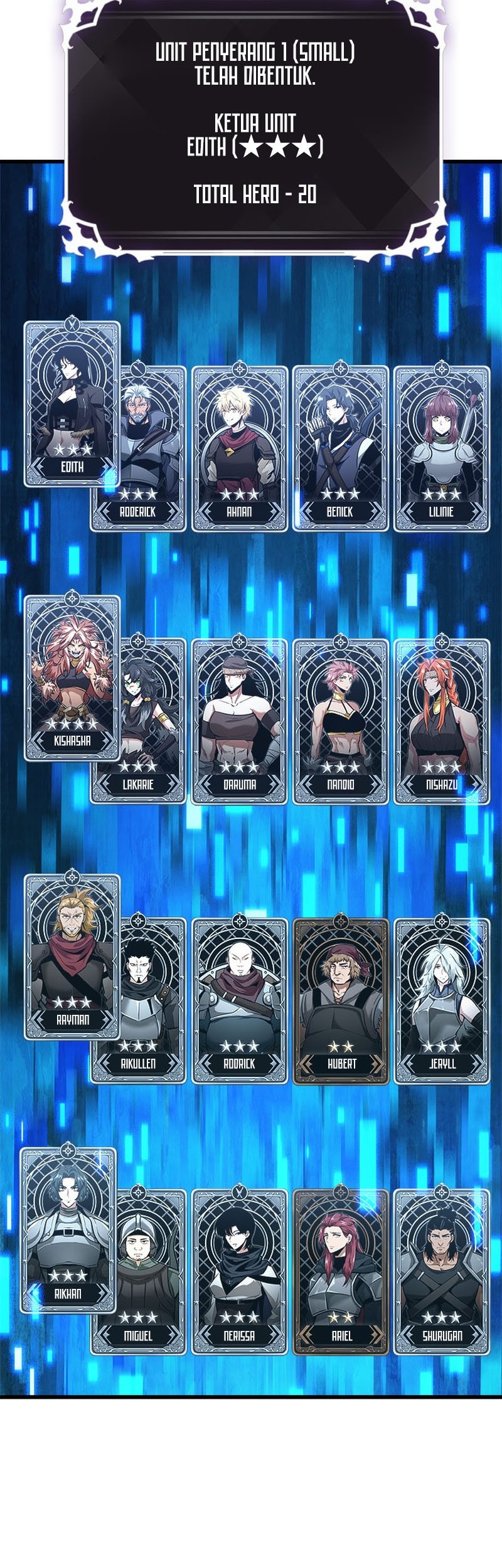Pick the Ahnan hero card

pyautogui.click(x=239, y=449)
